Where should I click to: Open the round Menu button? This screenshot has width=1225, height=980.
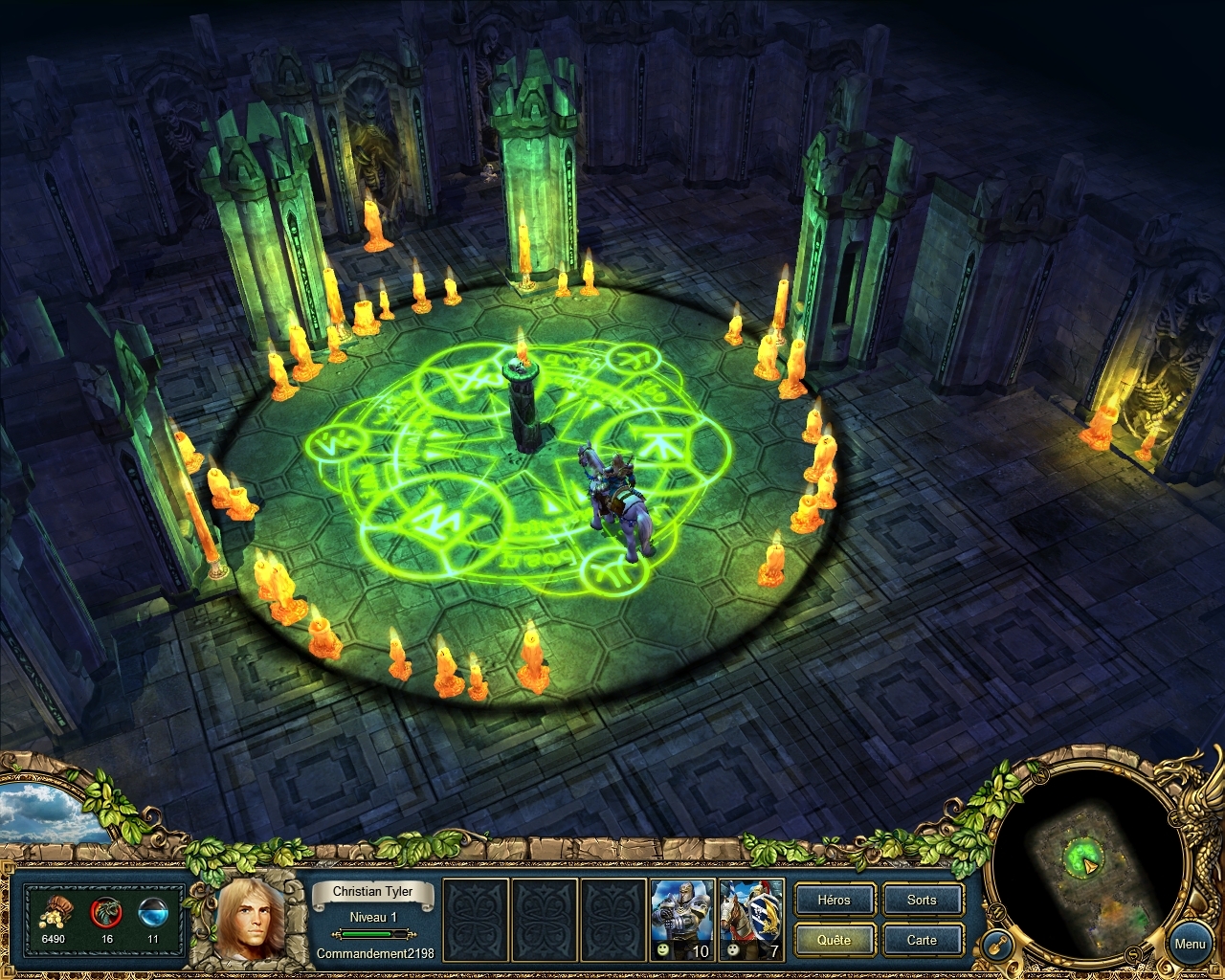[1190, 944]
